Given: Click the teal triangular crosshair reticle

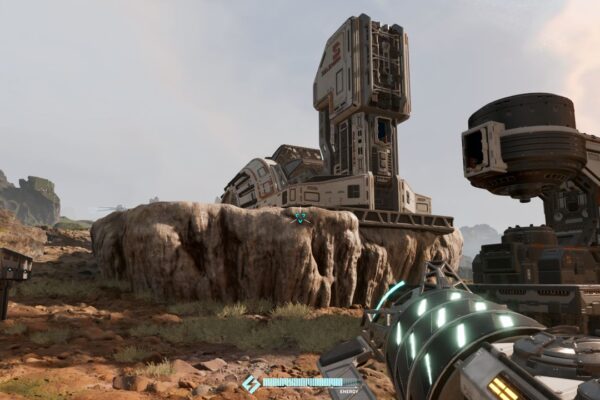Looking at the screenshot, I should (x=300, y=217).
